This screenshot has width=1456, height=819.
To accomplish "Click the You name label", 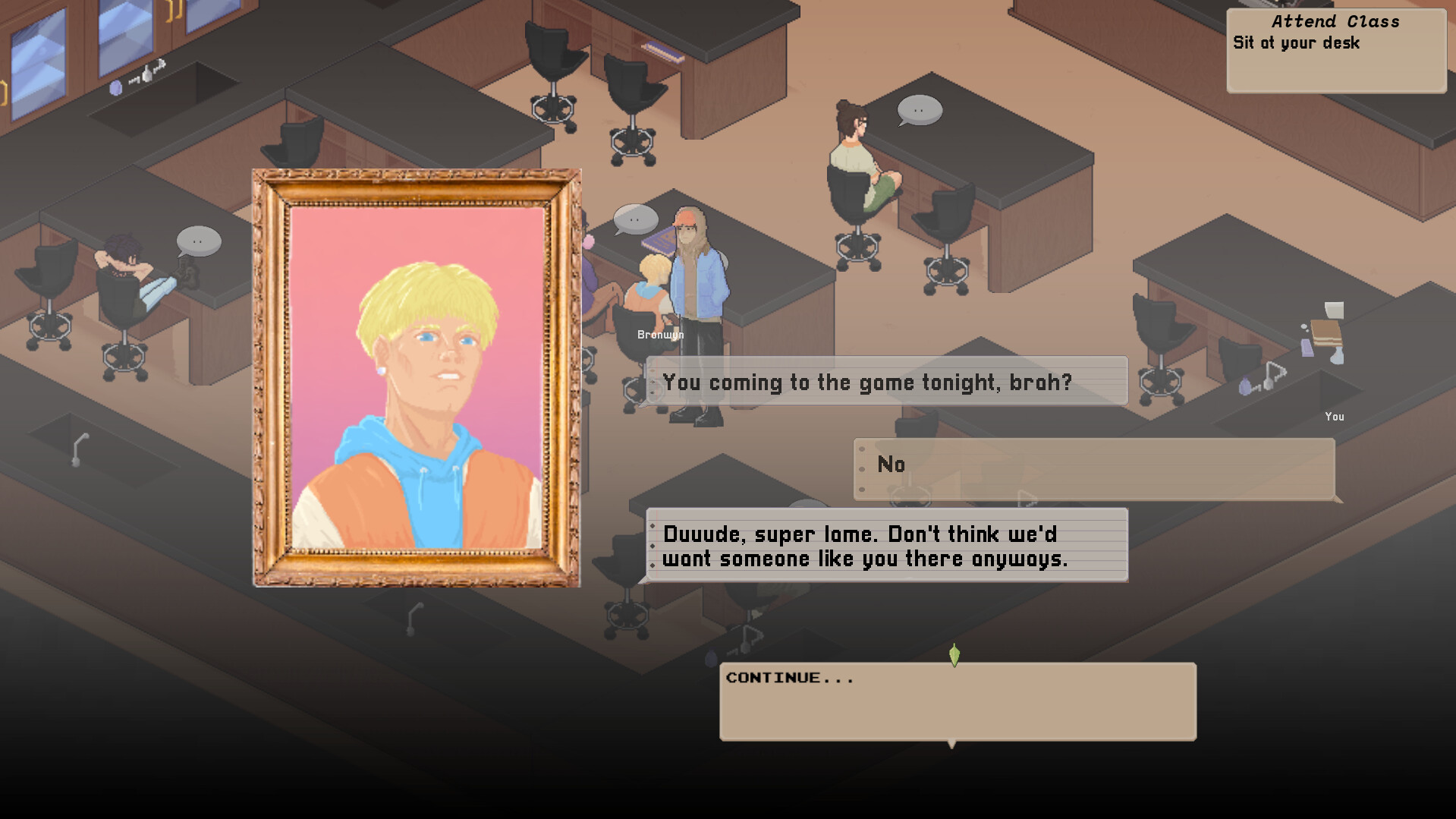I will tap(1335, 417).
